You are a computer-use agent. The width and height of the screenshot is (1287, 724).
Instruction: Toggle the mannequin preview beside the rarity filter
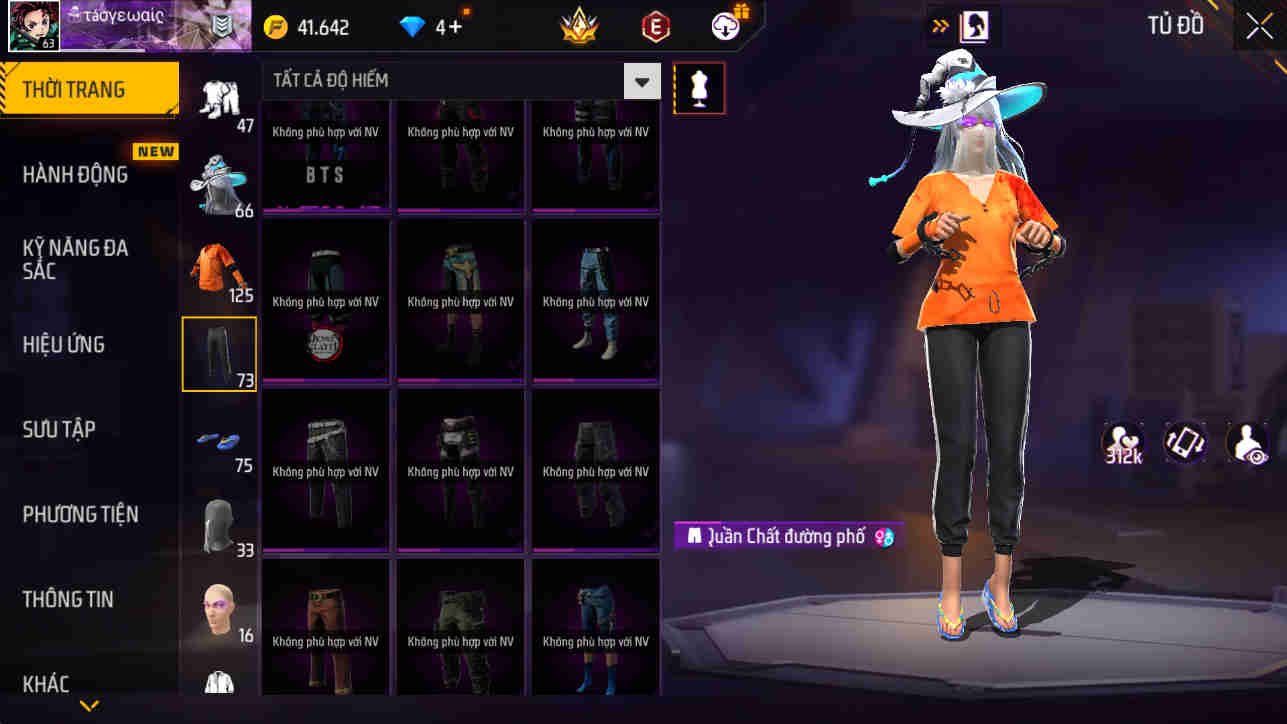coord(698,87)
